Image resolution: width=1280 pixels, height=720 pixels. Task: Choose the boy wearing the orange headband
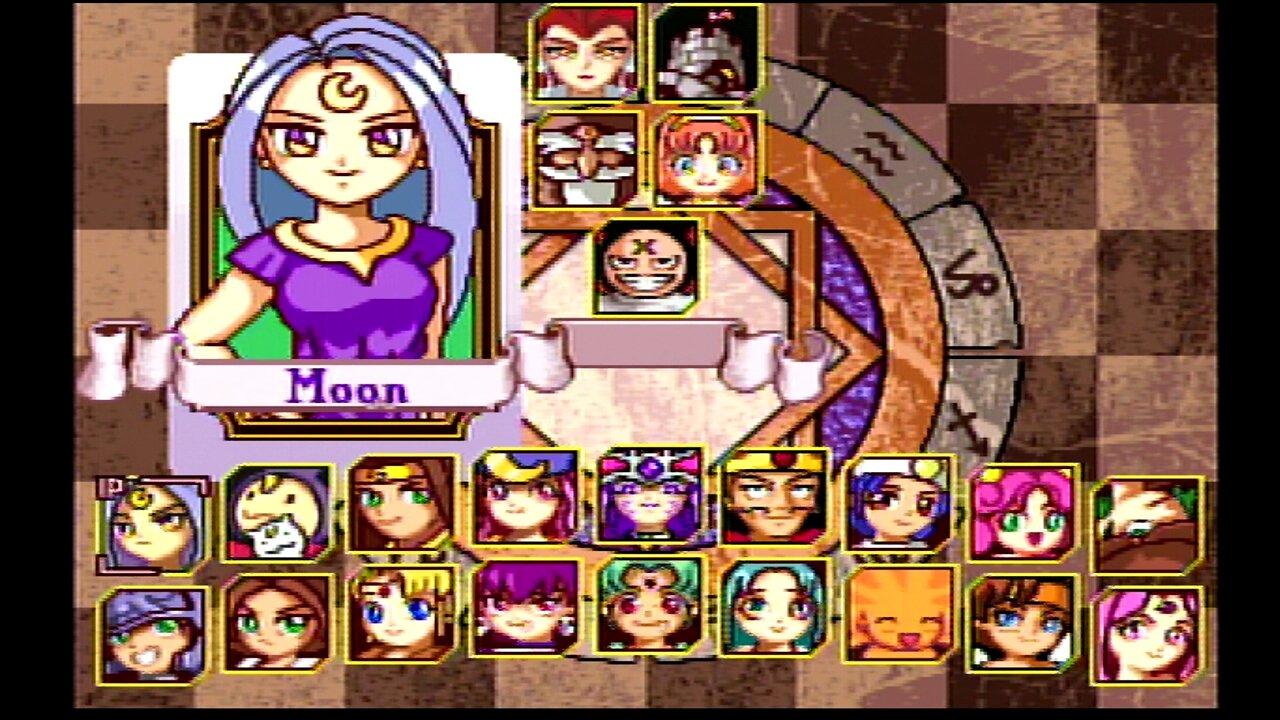point(1025,620)
